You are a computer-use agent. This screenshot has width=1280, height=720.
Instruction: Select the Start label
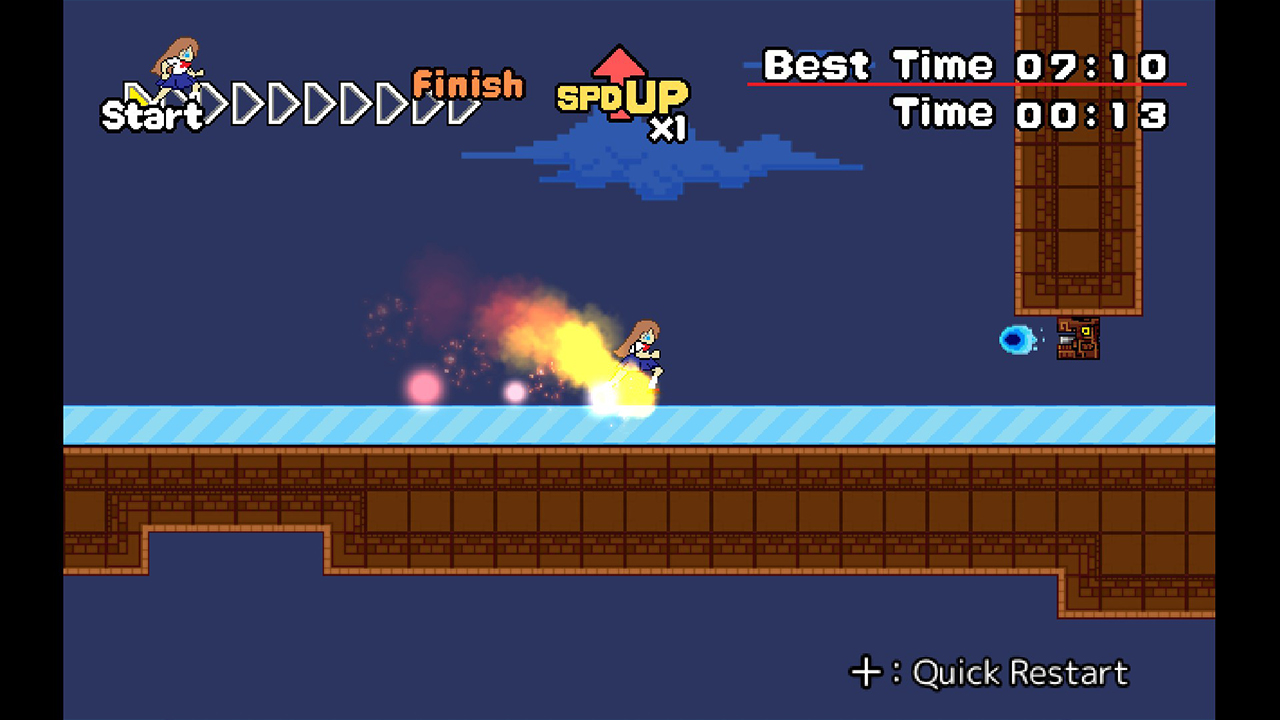(153, 117)
